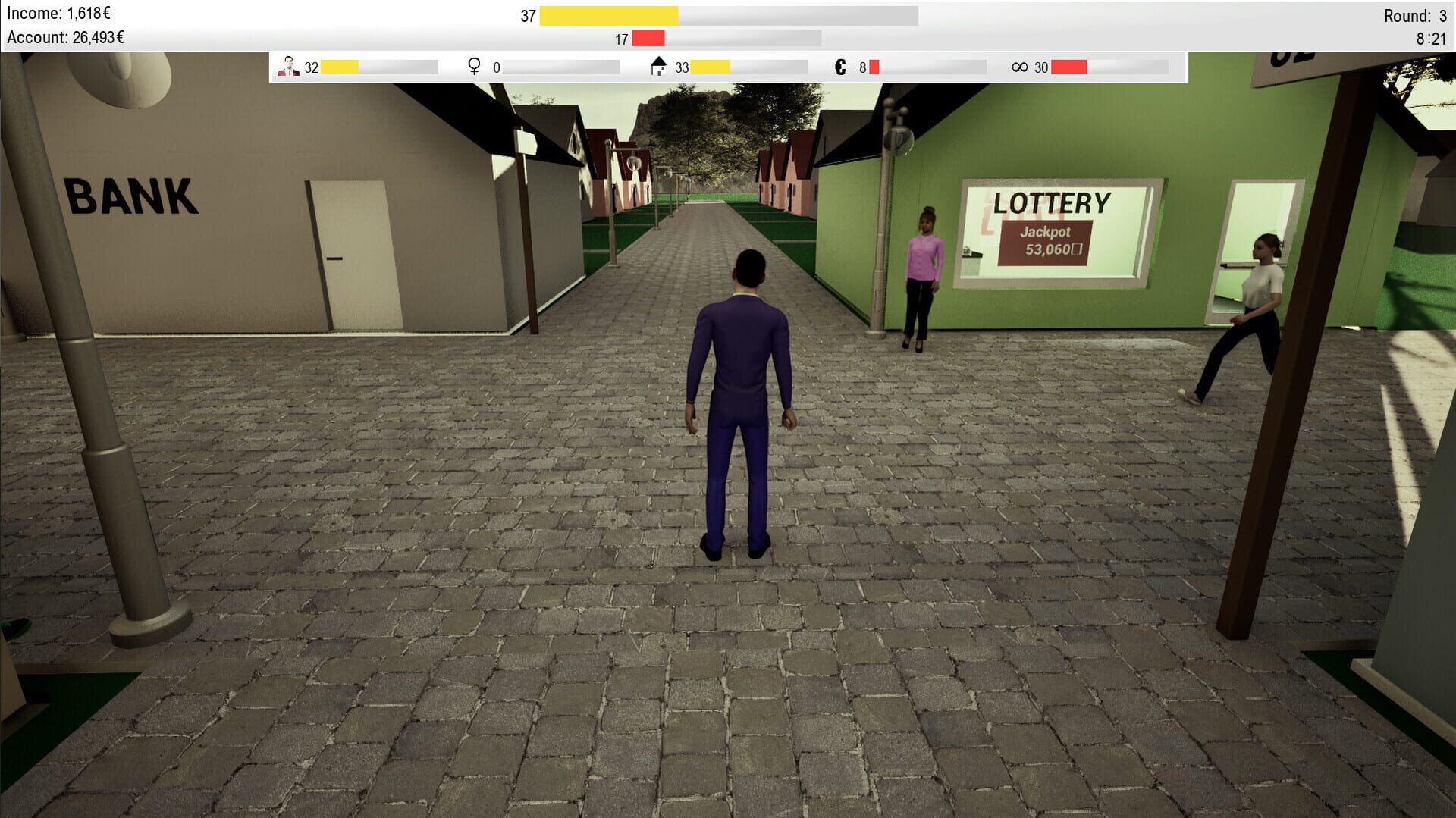Select the businessman career status icon

click(x=288, y=67)
